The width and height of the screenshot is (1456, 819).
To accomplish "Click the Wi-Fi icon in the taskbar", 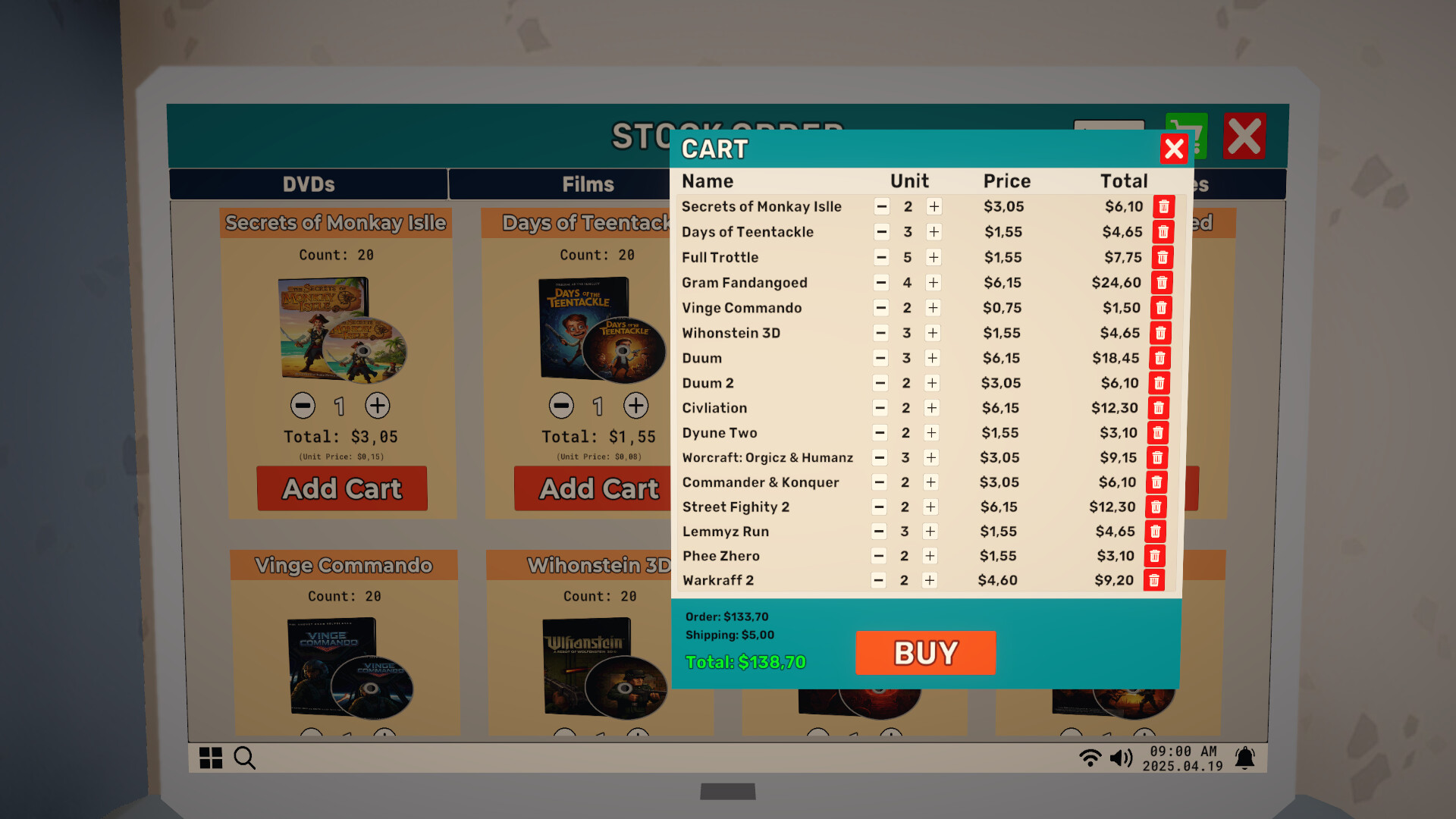I will 1090,756.
